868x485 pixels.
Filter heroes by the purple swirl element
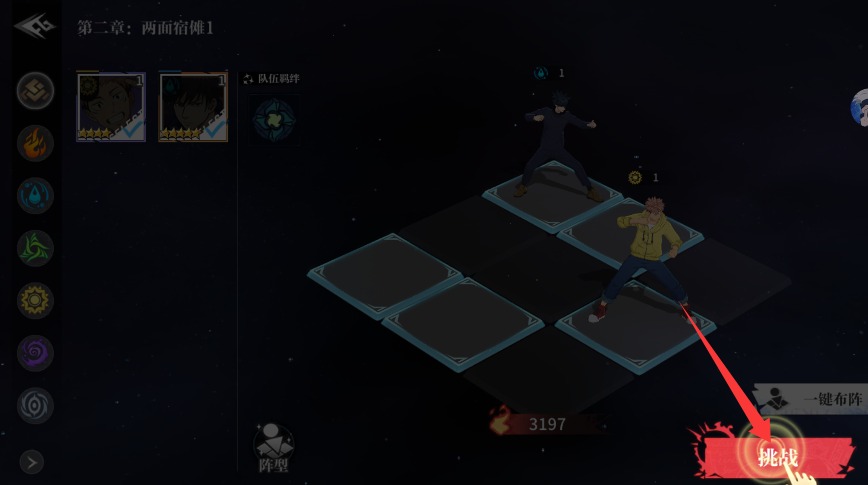(x=35, y=352)
